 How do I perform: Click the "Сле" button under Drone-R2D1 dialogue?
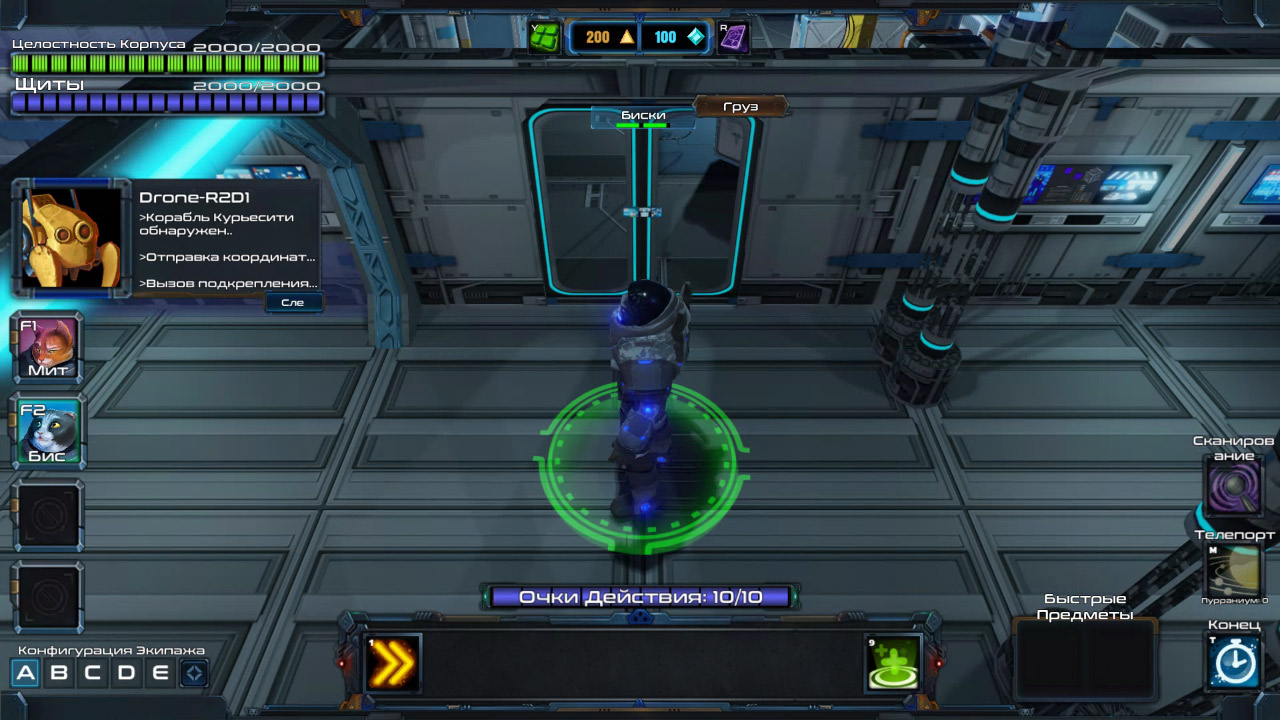[293, 302]
